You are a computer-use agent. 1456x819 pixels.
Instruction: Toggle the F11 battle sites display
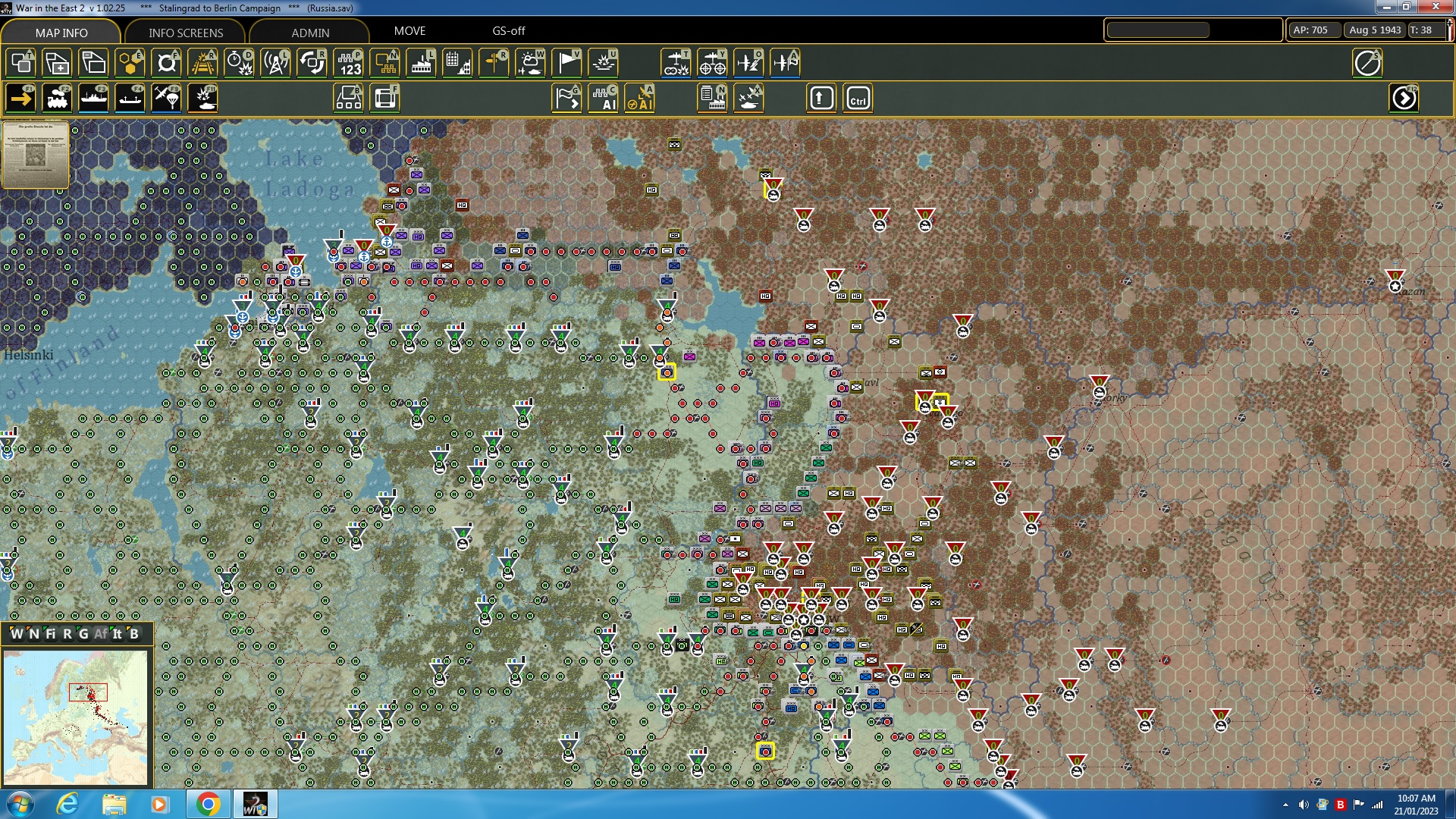coord(202,97)
